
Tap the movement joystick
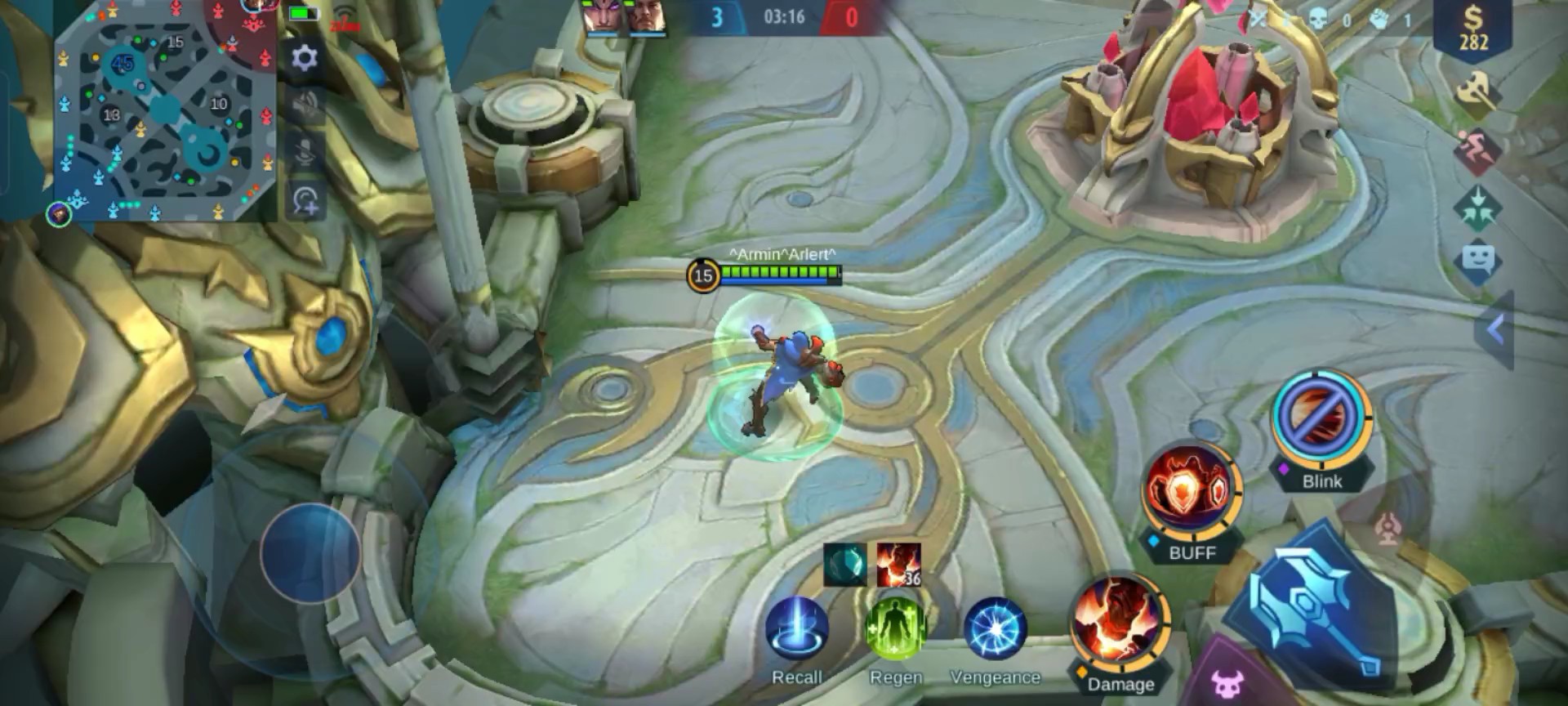[x=310, y=553]
